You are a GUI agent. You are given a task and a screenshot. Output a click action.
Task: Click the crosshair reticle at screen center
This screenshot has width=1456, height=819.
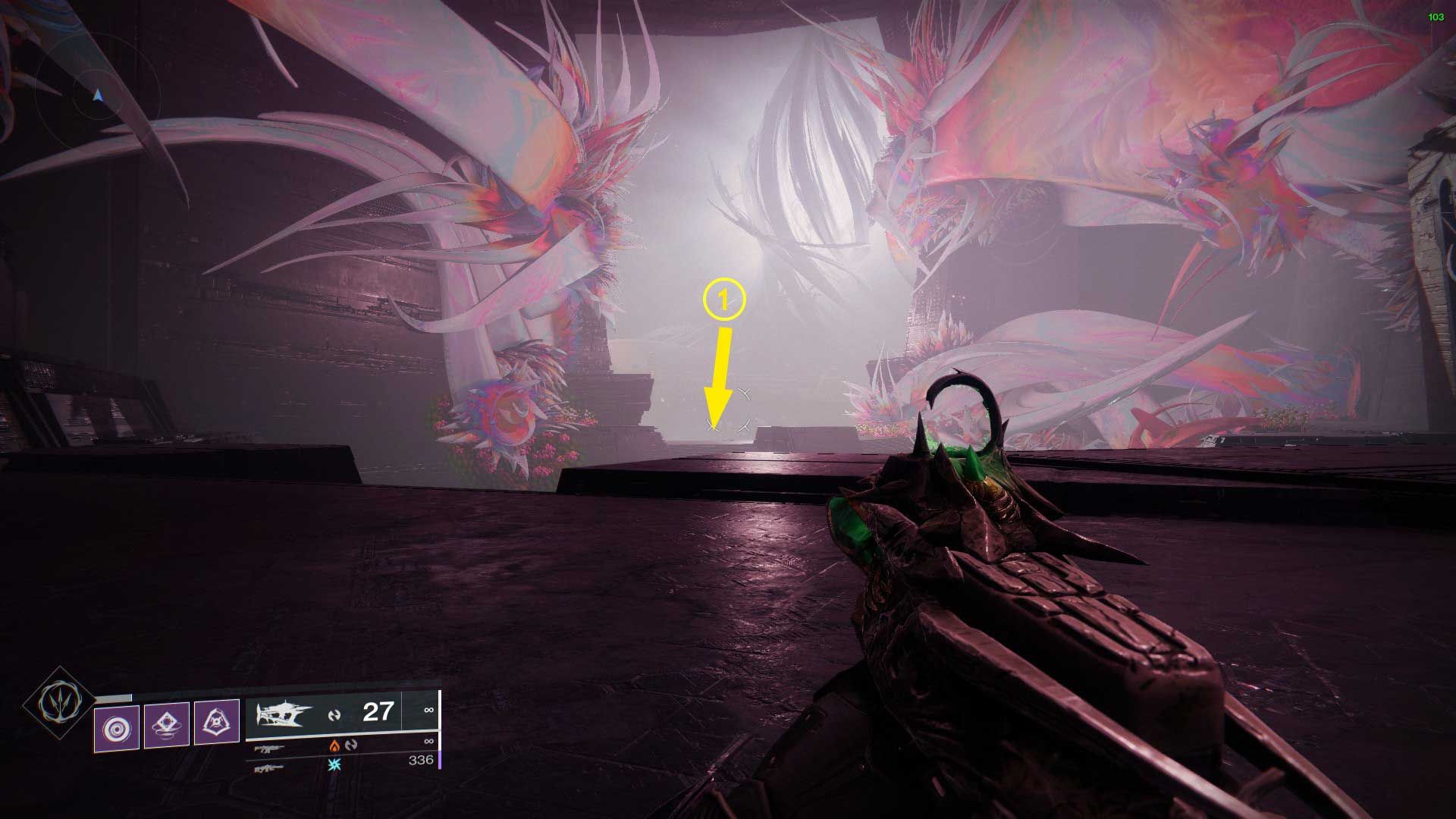click(x=728, y=409)
